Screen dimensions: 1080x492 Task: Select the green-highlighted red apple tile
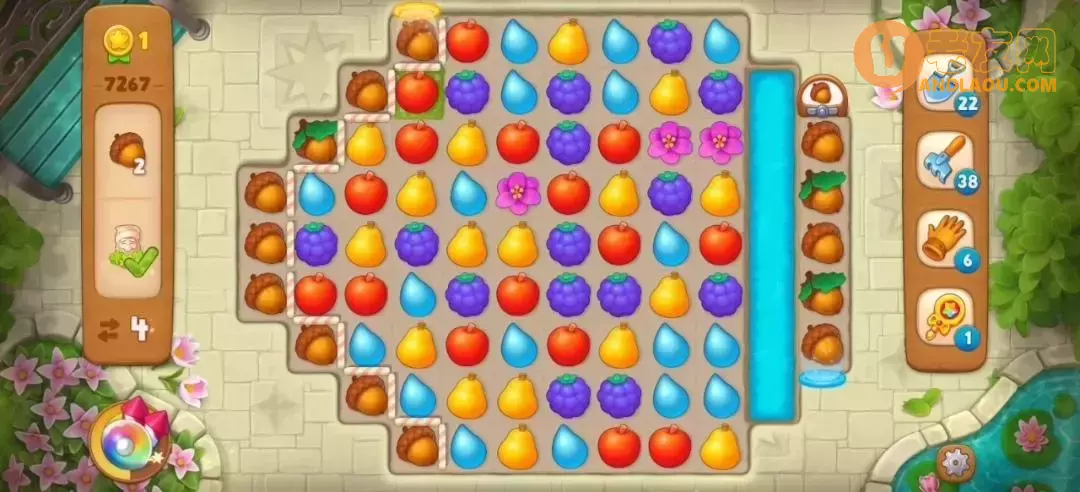417,93
